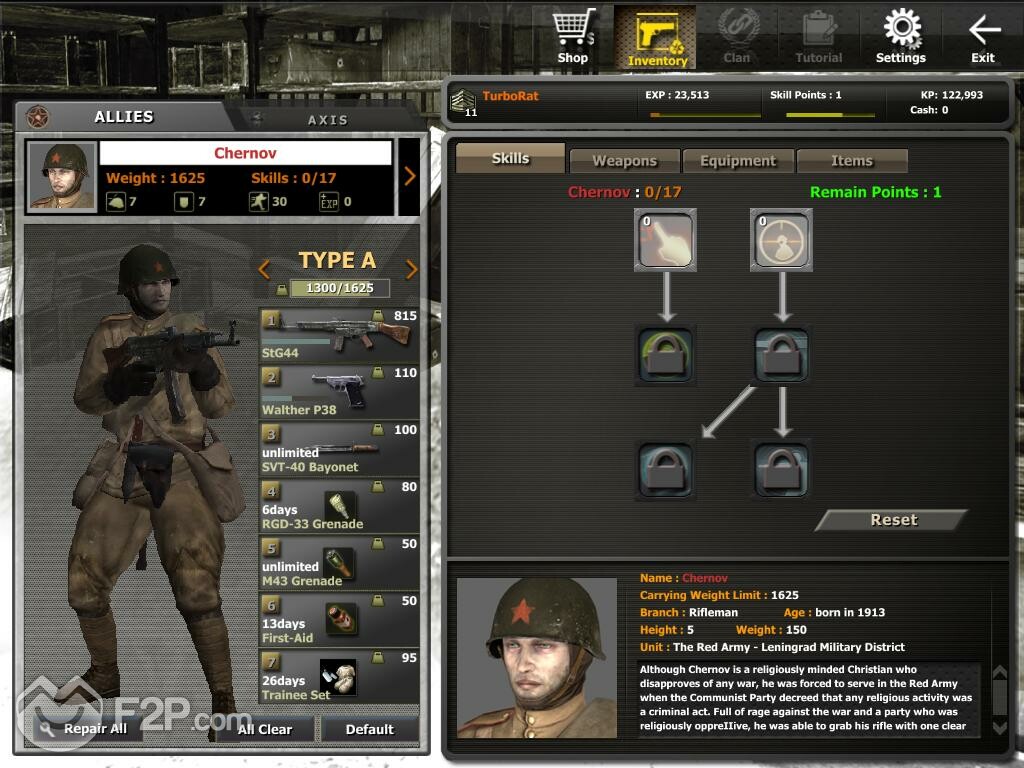Screen dimensions: 1024x768
Task: Open the Settings menu
Action: point(901,37)
